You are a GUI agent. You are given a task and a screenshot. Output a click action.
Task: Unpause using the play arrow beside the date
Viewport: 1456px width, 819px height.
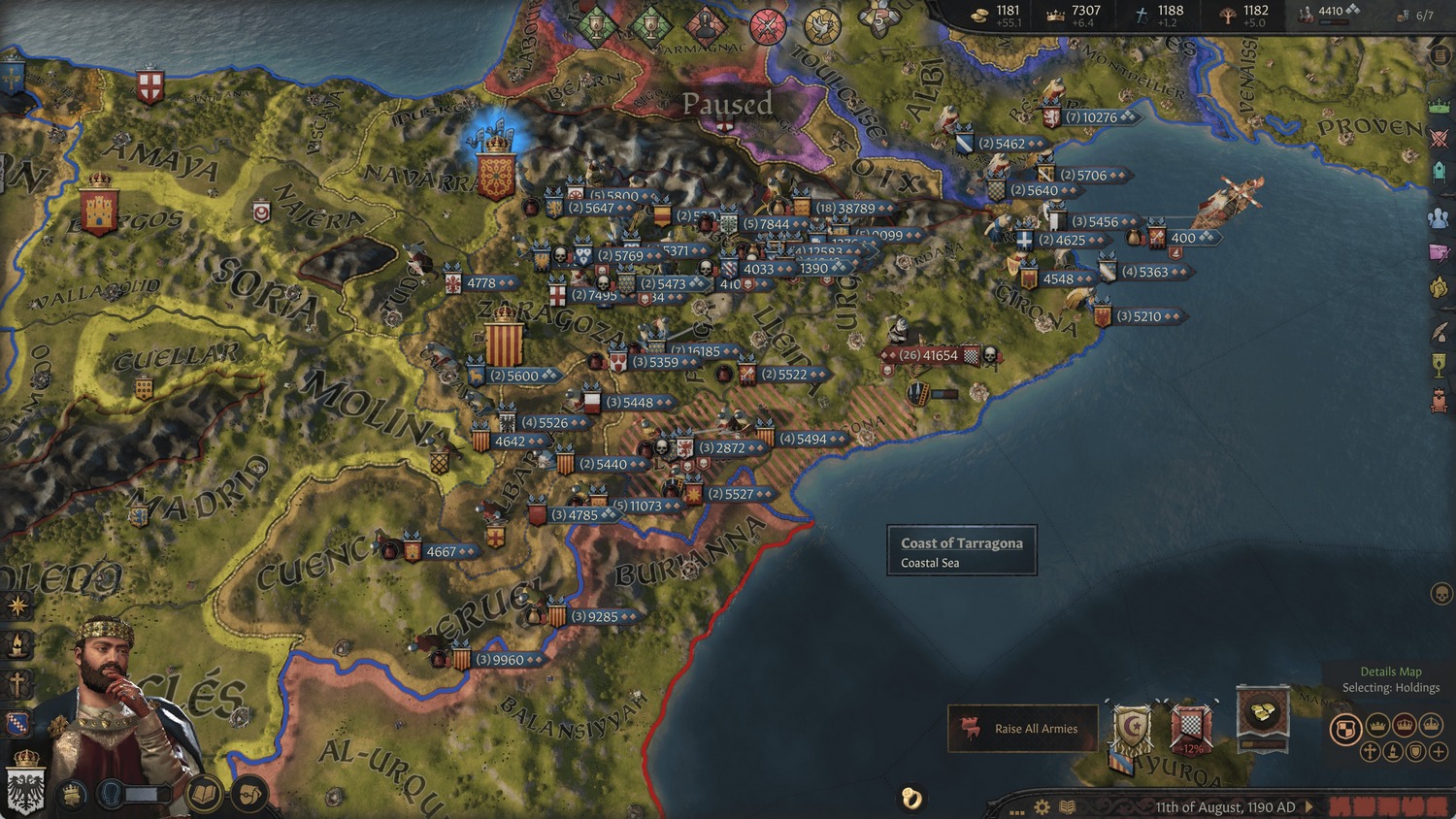(1309, 806)
